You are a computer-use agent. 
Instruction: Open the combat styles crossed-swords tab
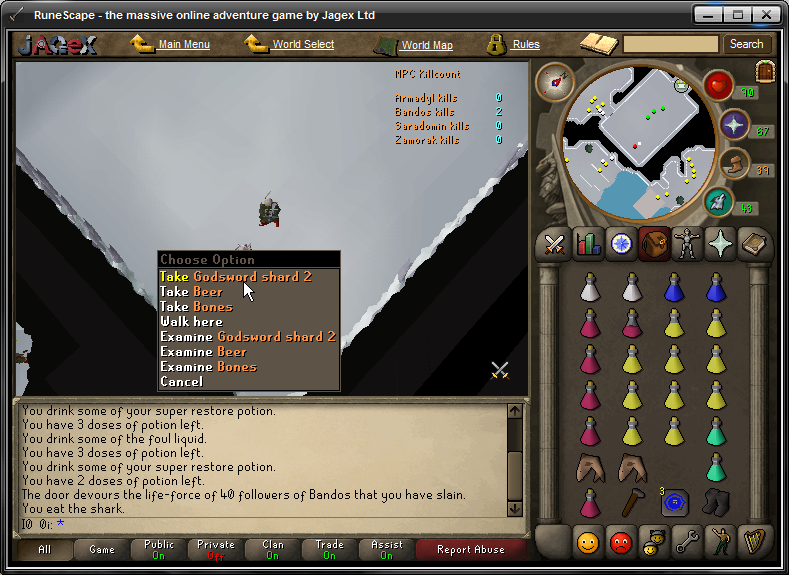click(x=553, y=243)
